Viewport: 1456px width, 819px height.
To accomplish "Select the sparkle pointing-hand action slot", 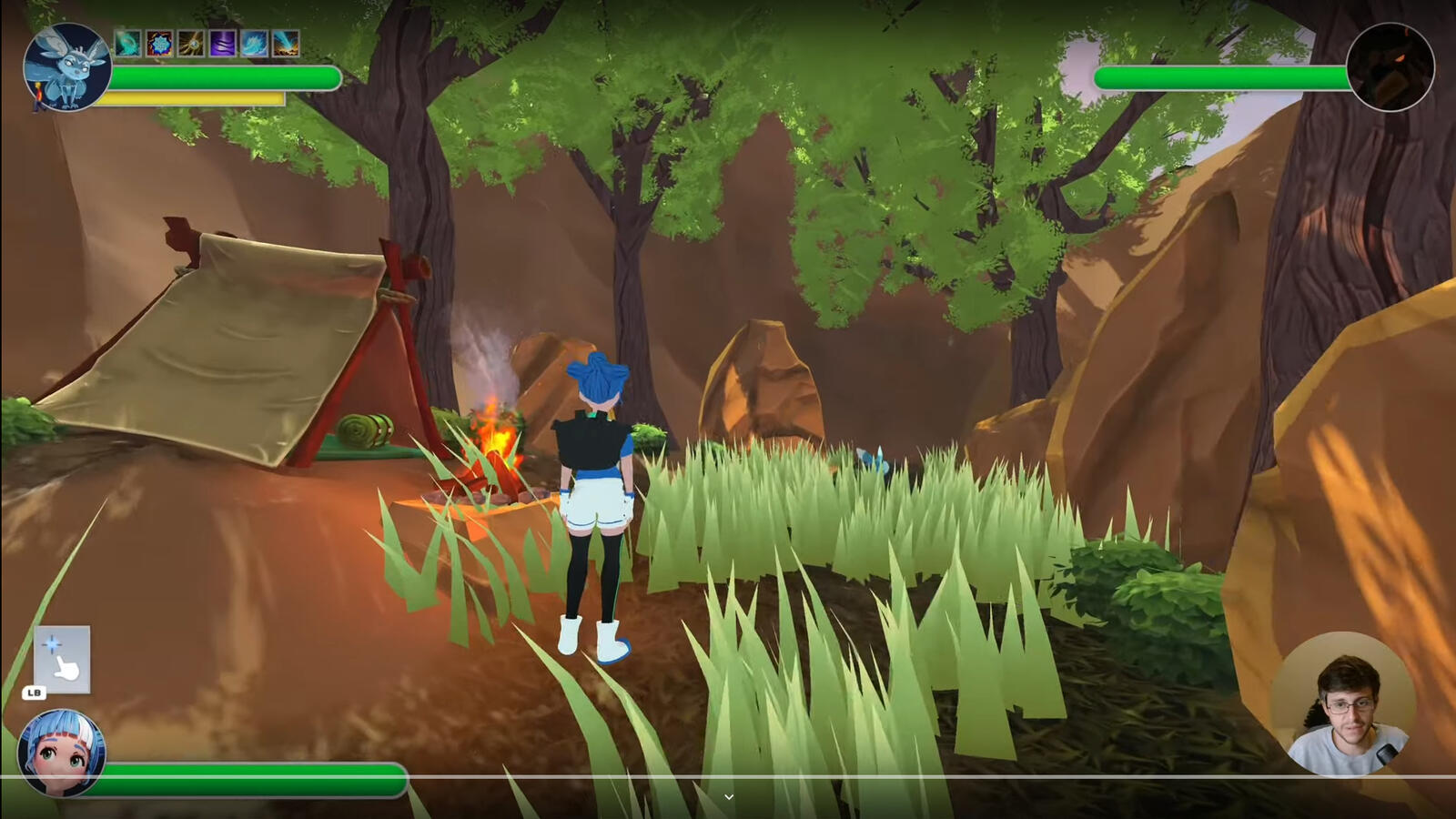I will [x=62, y=659].
